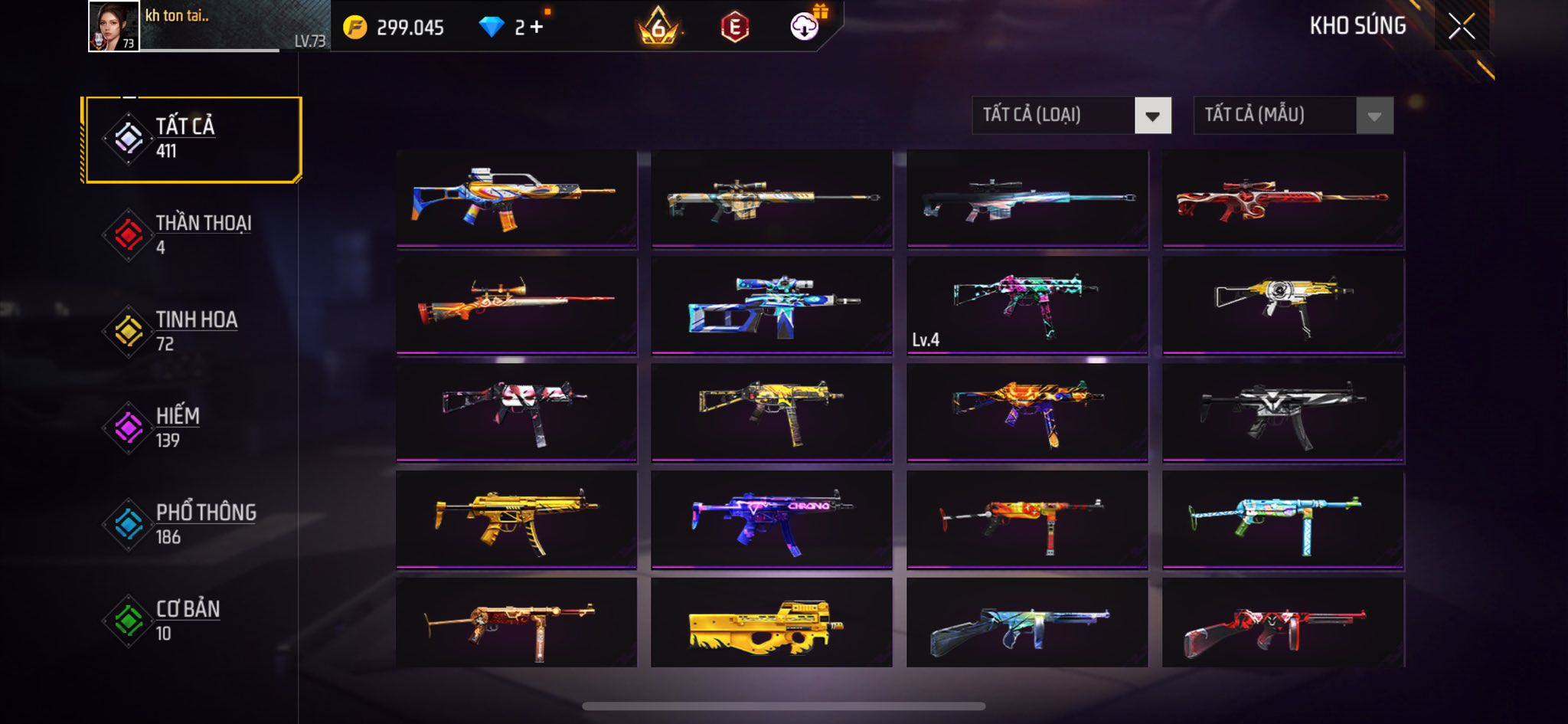The height and width of the screenshot is (724, 1568).
Task: Open the cloud download gift icon
Action: (x=805, y=27)
